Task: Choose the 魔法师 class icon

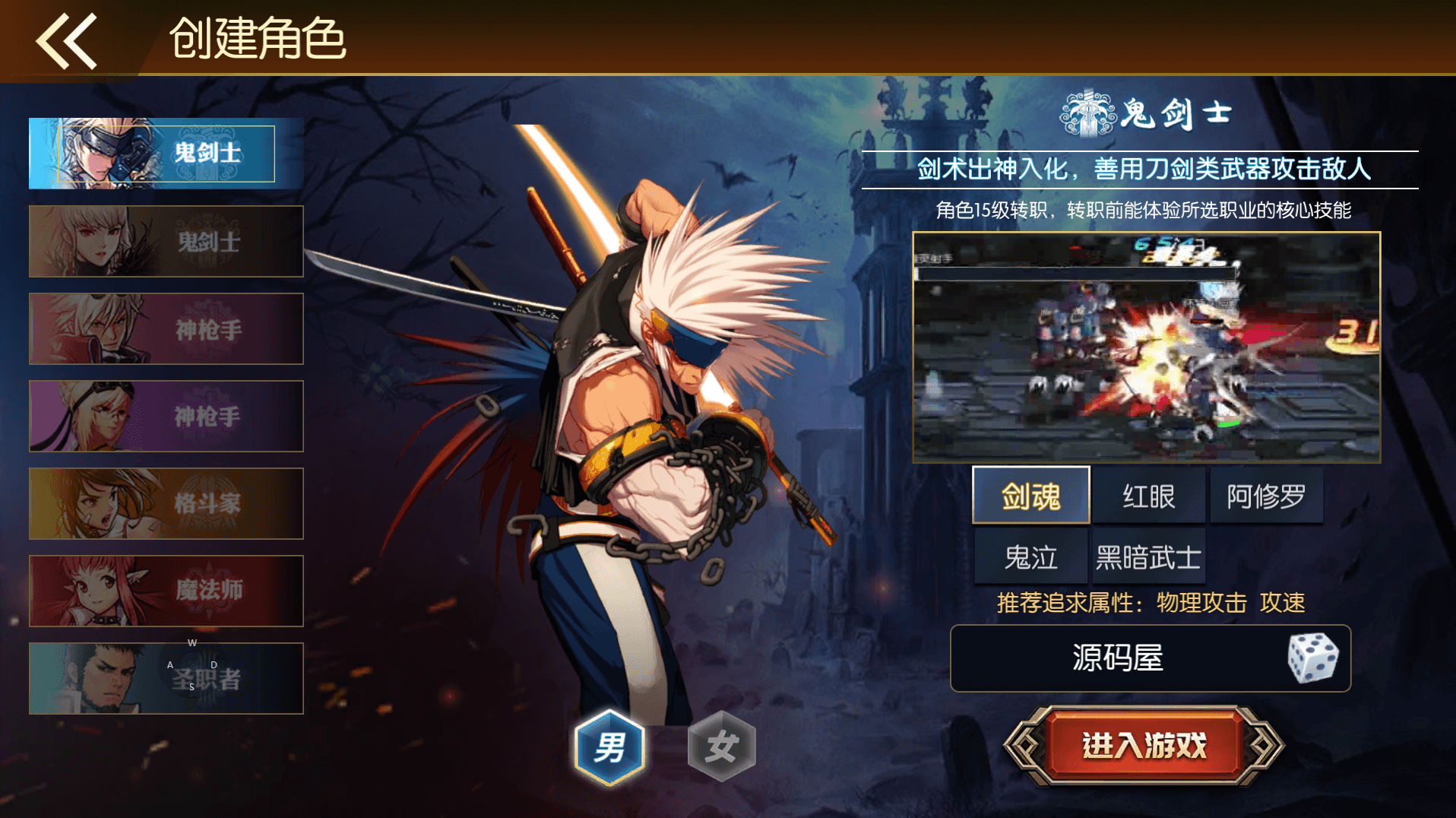Action: [x=165, y=591]
